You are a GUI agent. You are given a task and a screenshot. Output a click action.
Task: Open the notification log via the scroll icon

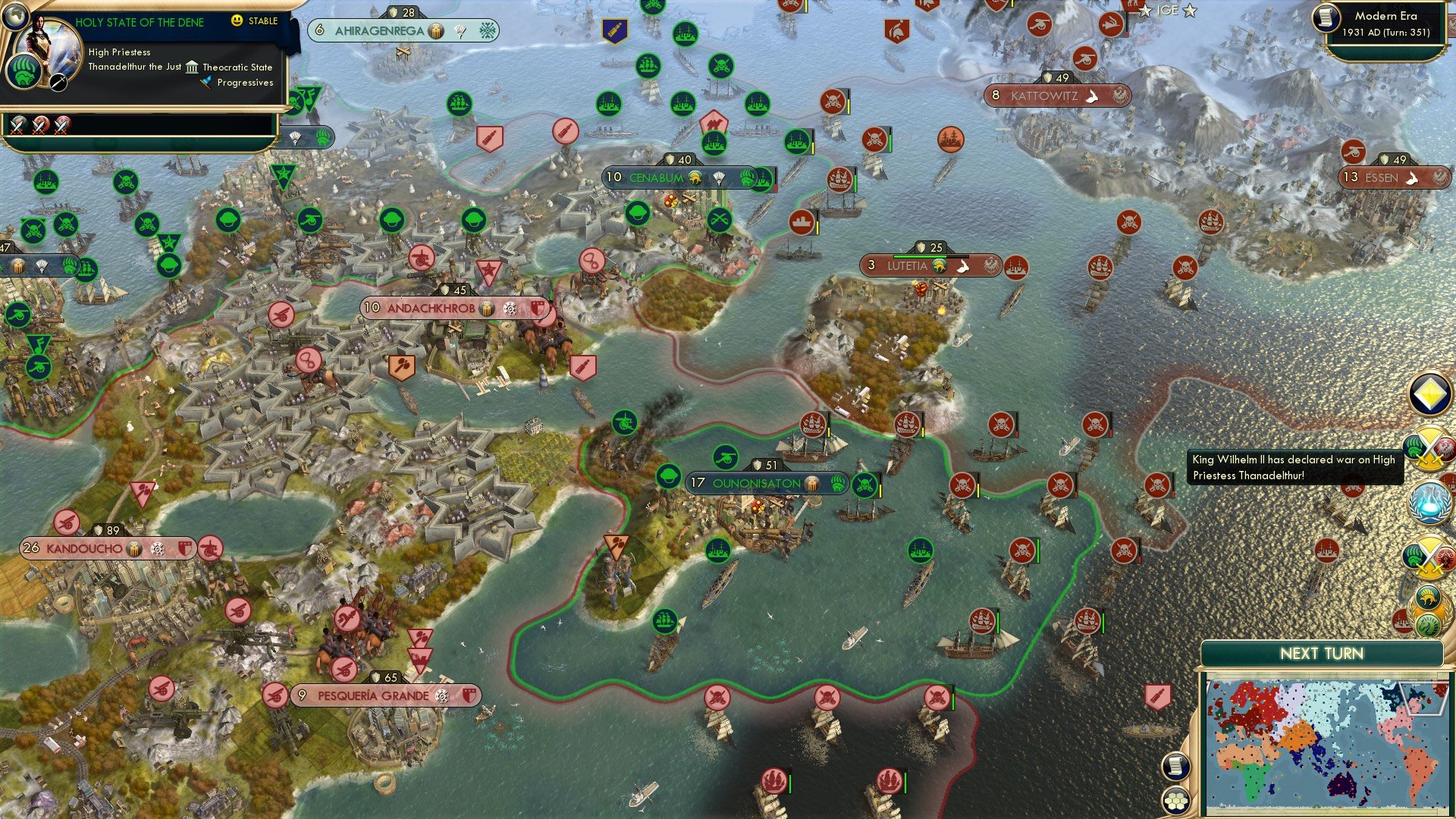1175,766
